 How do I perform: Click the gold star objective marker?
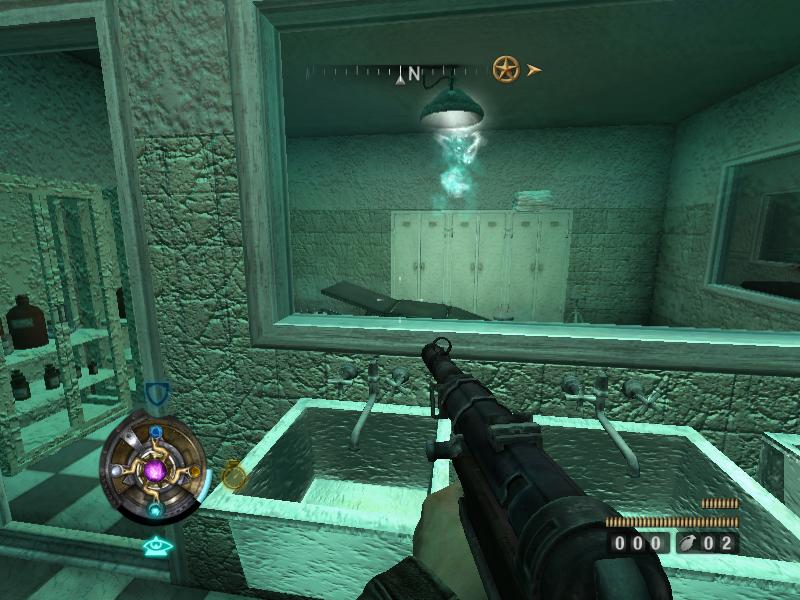pyautogui.click(x=506, y=69)
